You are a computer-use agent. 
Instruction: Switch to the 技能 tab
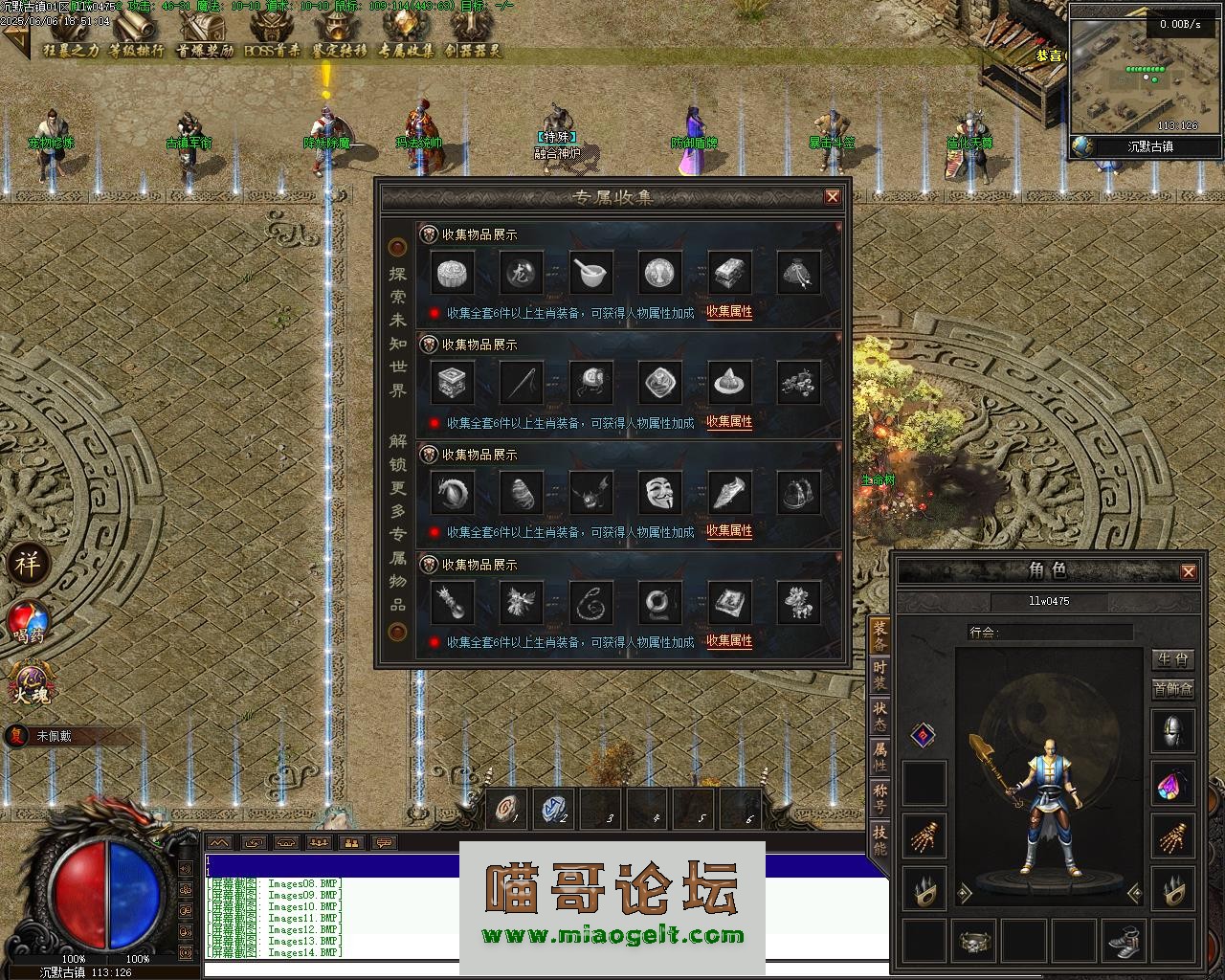880,839
